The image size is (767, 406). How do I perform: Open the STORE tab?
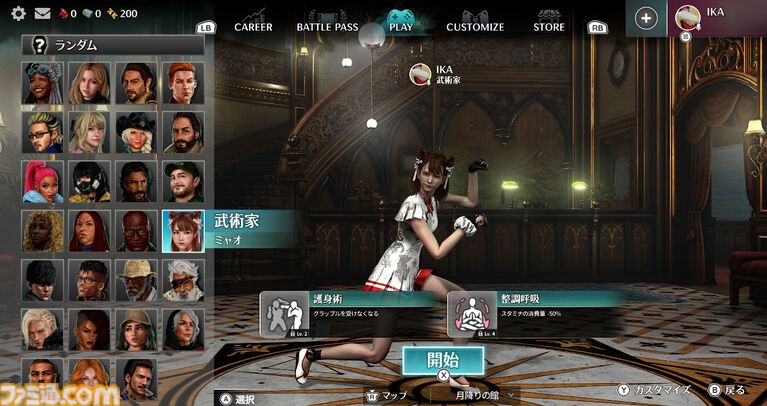point(549,27)
